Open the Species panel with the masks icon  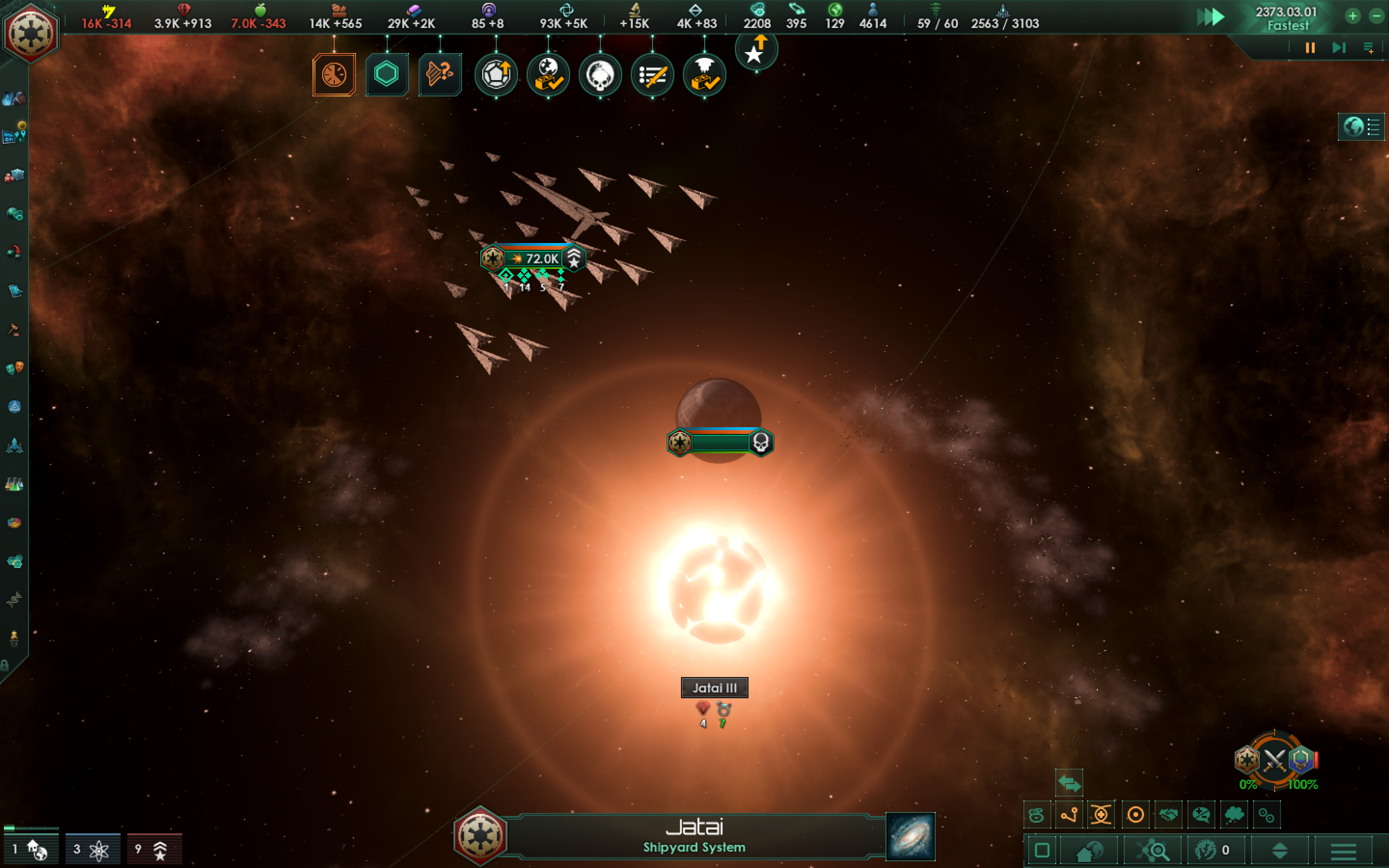pyautogui.click(x=14, y=368)
